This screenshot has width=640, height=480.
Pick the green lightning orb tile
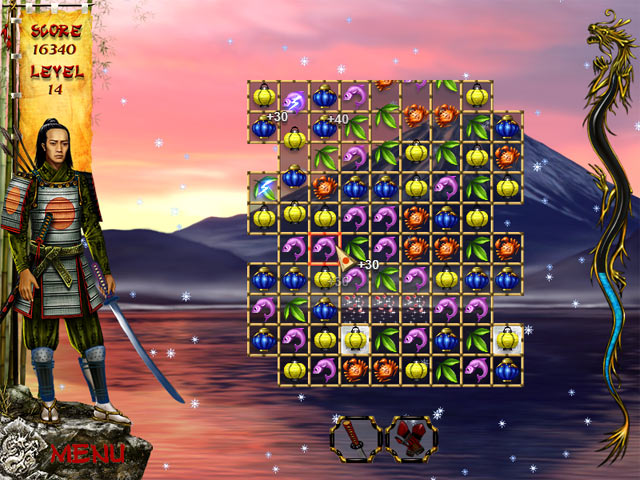coord(264,187)
